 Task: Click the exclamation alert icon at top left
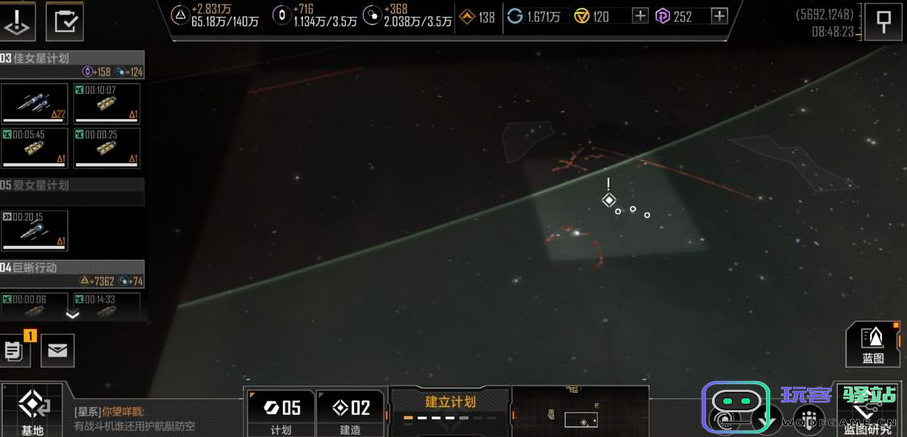pyautogui.click(x=18, y=21)
